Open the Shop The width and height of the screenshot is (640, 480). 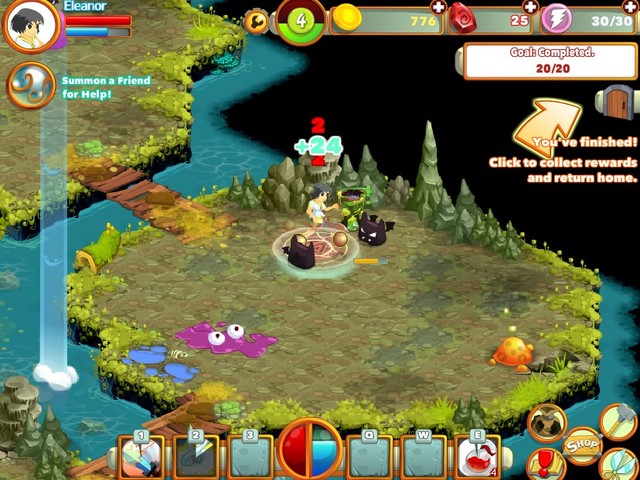coord(582,444)
